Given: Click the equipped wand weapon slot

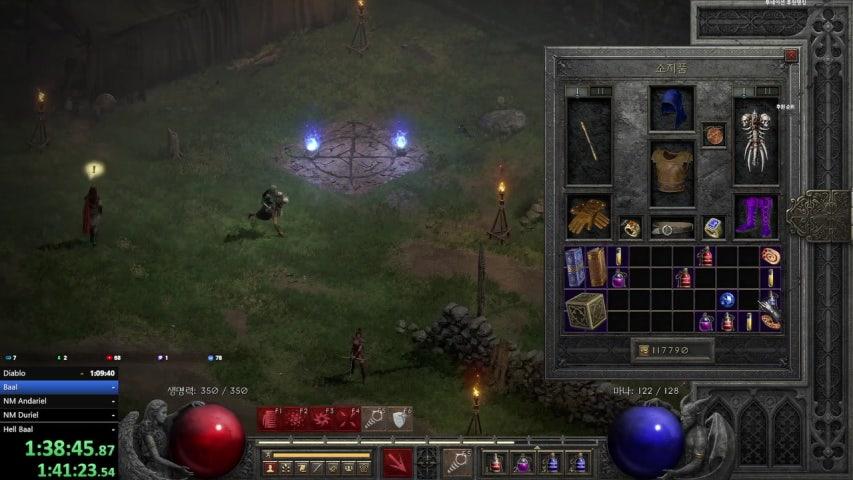Looking at the screenshot, I should [588, 140].
